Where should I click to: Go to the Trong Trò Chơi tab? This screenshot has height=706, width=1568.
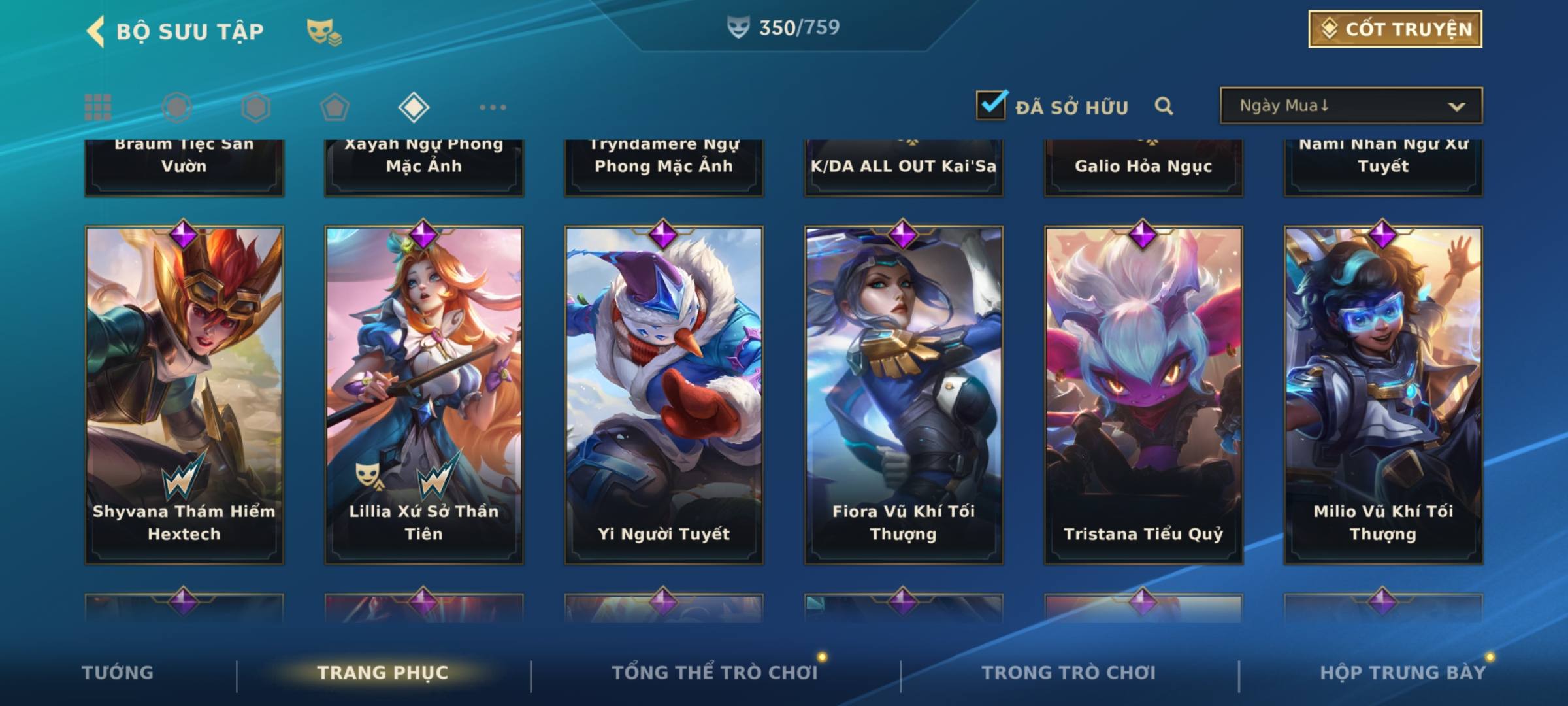[1069, 673]
